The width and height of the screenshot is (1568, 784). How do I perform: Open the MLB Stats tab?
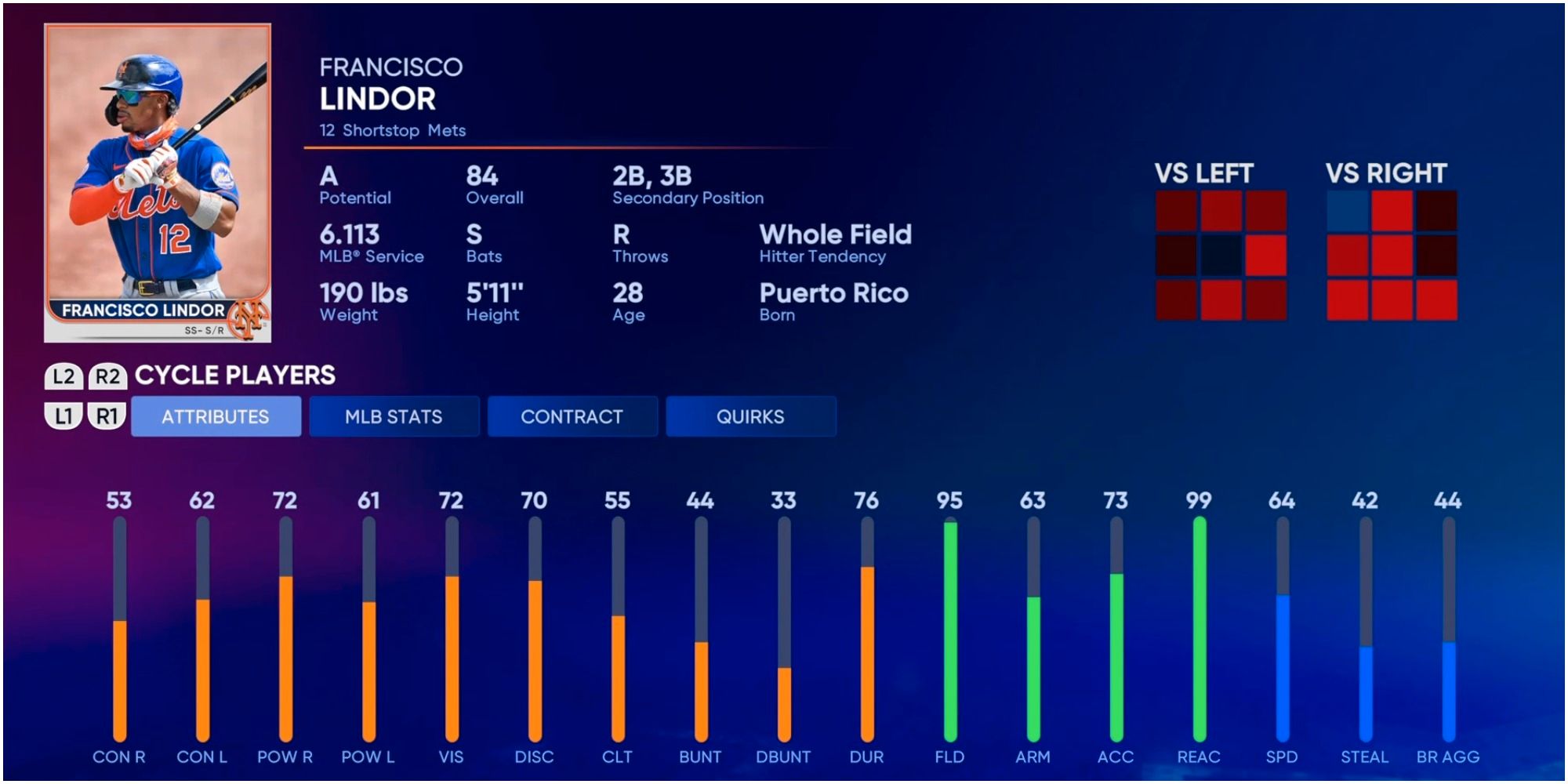click(x=394, y=416)
